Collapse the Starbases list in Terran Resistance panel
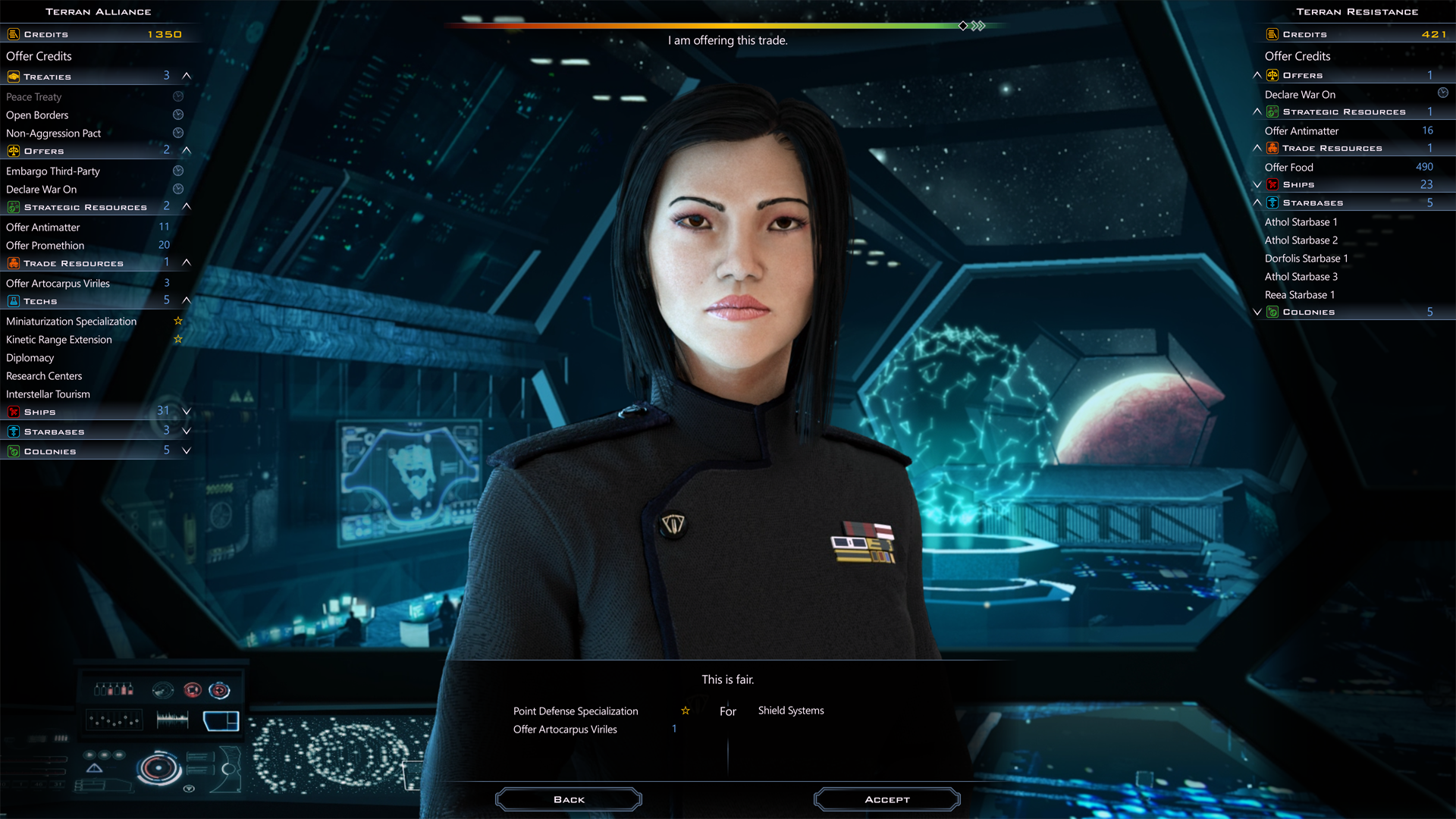The image size is (1456, 819). (1257, 202)
